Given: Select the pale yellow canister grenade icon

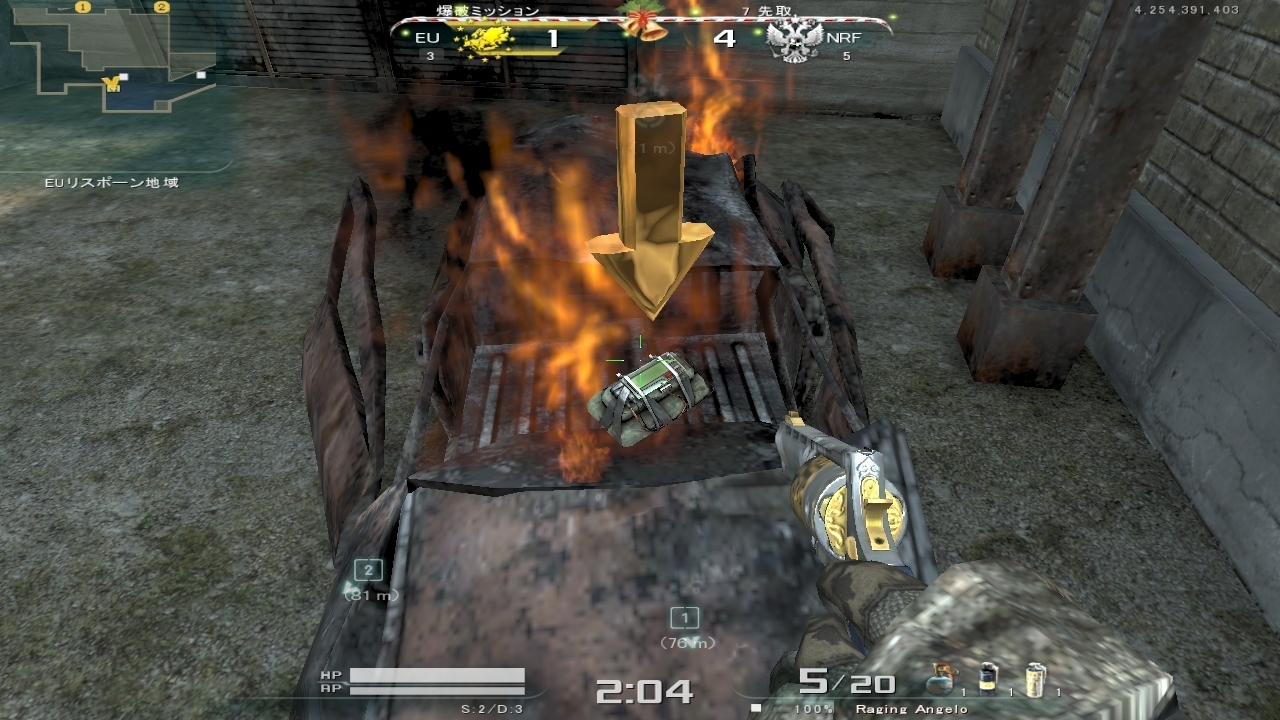Looking at the screenshot, I should (x=1036, y=679).
